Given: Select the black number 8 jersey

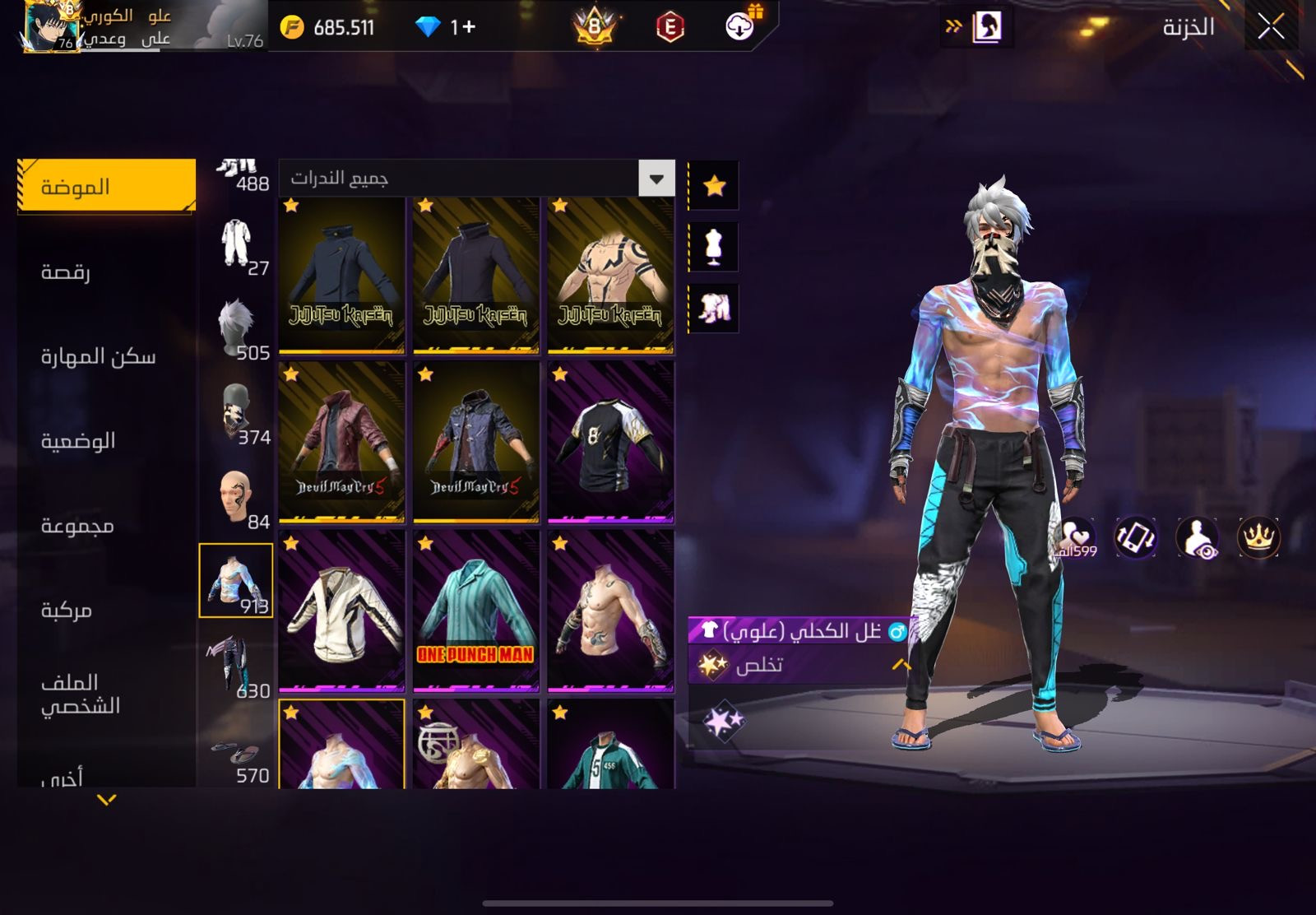Looking at the screenshot, I should 610,442.
